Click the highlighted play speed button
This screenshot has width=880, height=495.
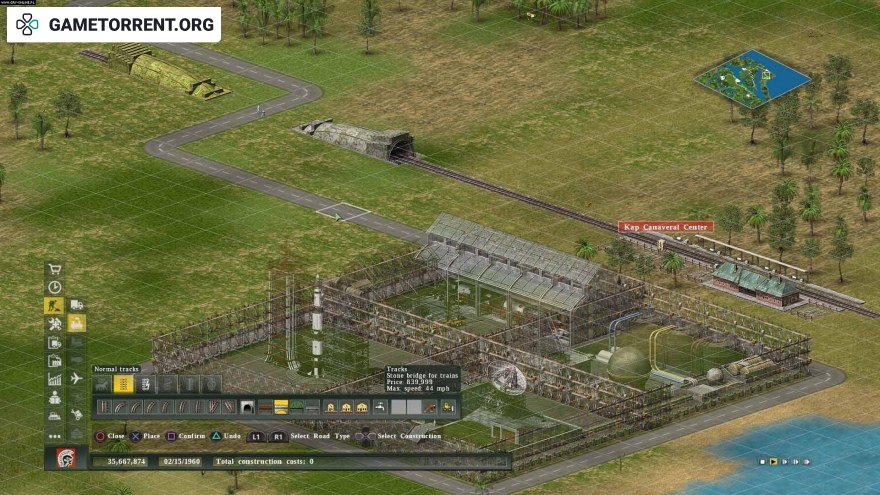[773, 461]
